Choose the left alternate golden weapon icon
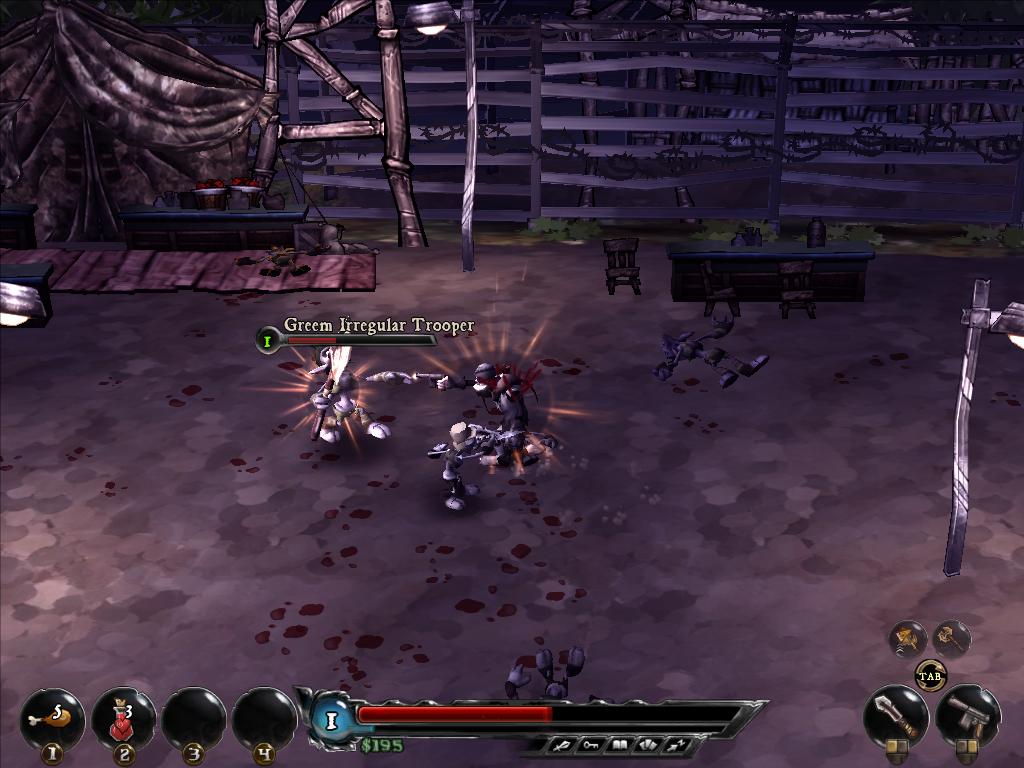The width and height of the screenshot is (1024, 768). pyautogui.click(x=909, y=638)
